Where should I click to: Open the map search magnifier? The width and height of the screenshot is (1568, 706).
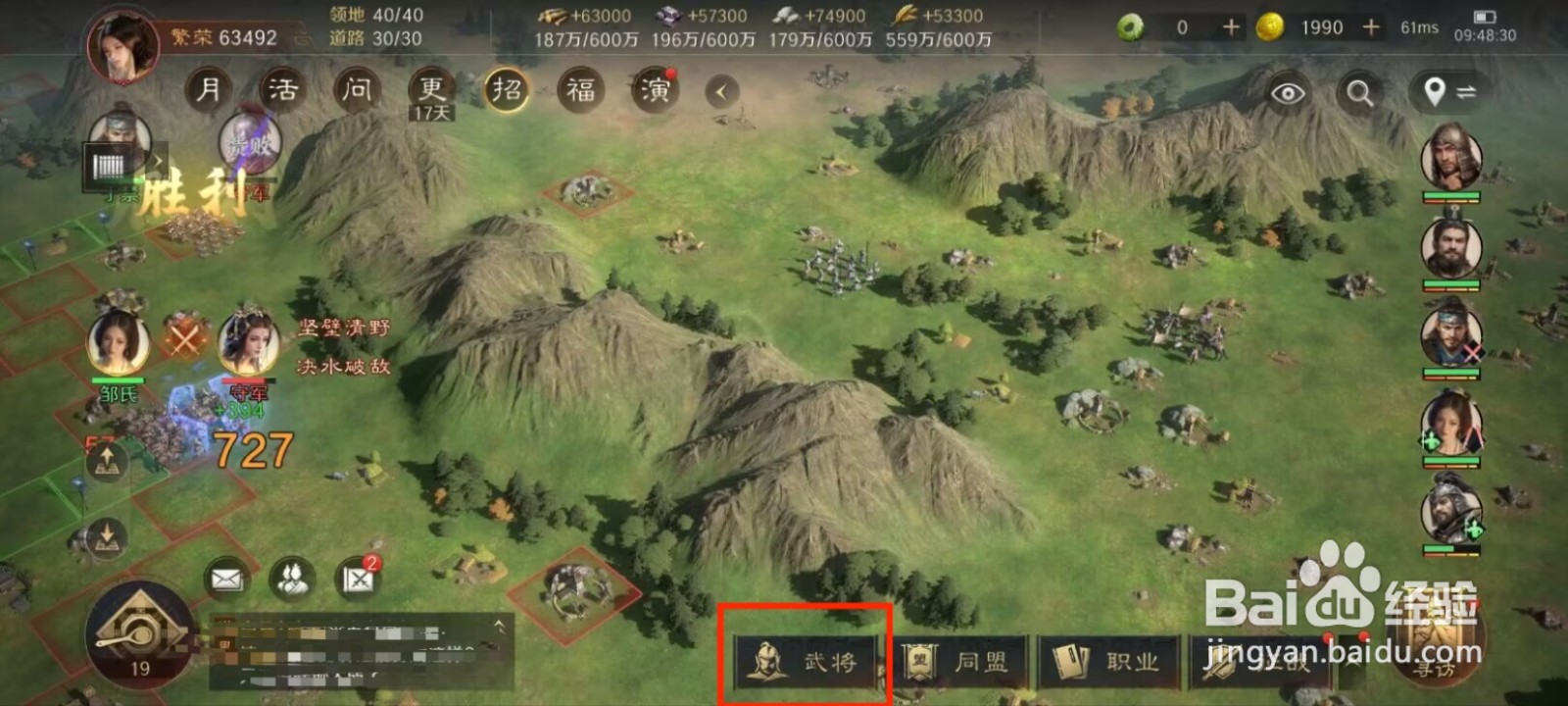coord(1359,94)
